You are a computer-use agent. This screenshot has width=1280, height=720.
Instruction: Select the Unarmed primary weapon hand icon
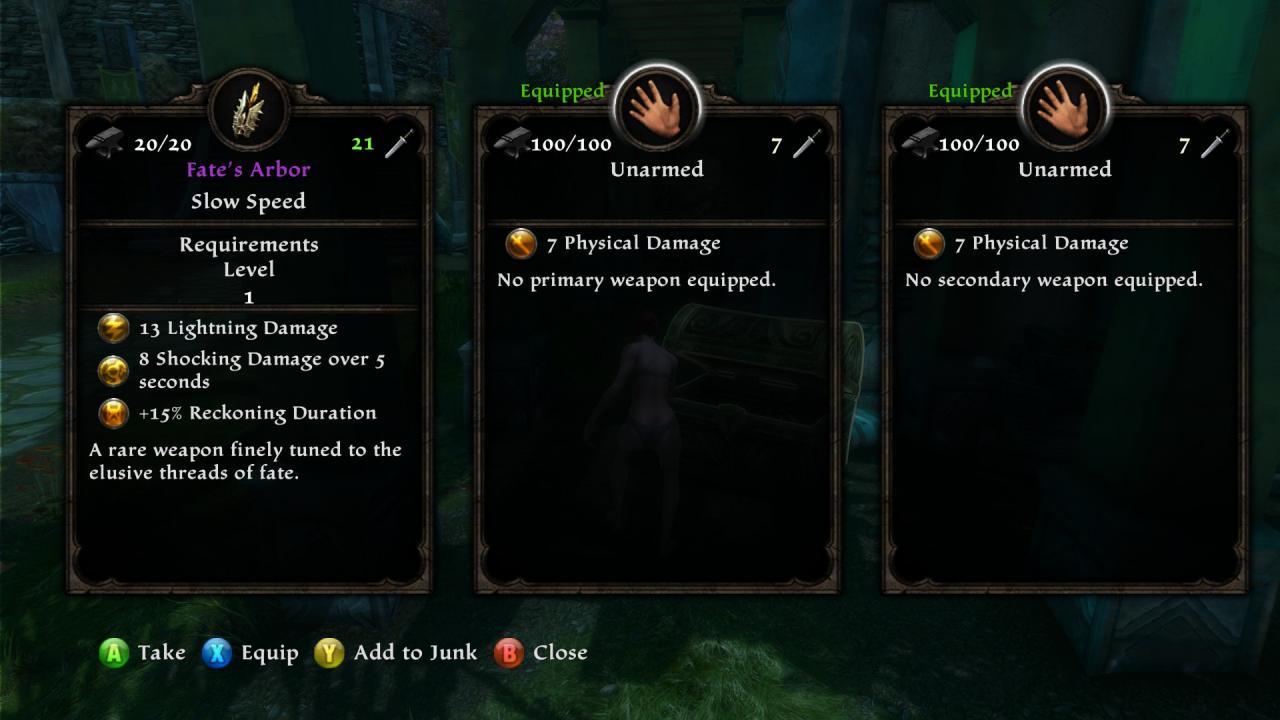coord(657,106)
